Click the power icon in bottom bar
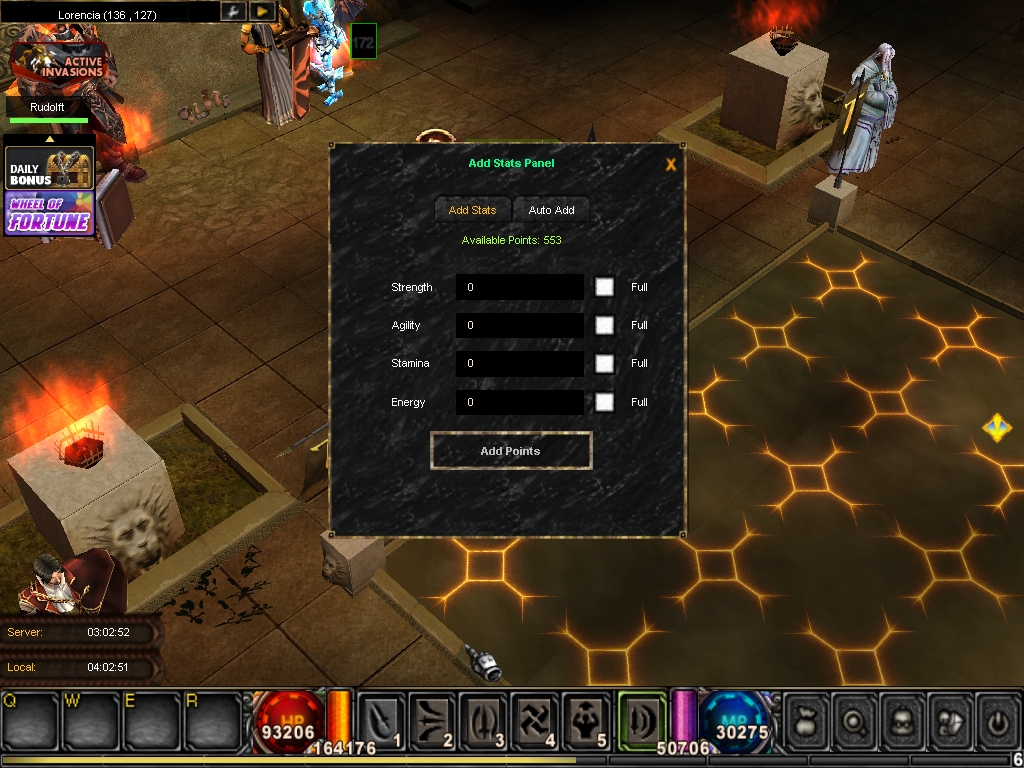1024x768 pixels. [996, 720]
